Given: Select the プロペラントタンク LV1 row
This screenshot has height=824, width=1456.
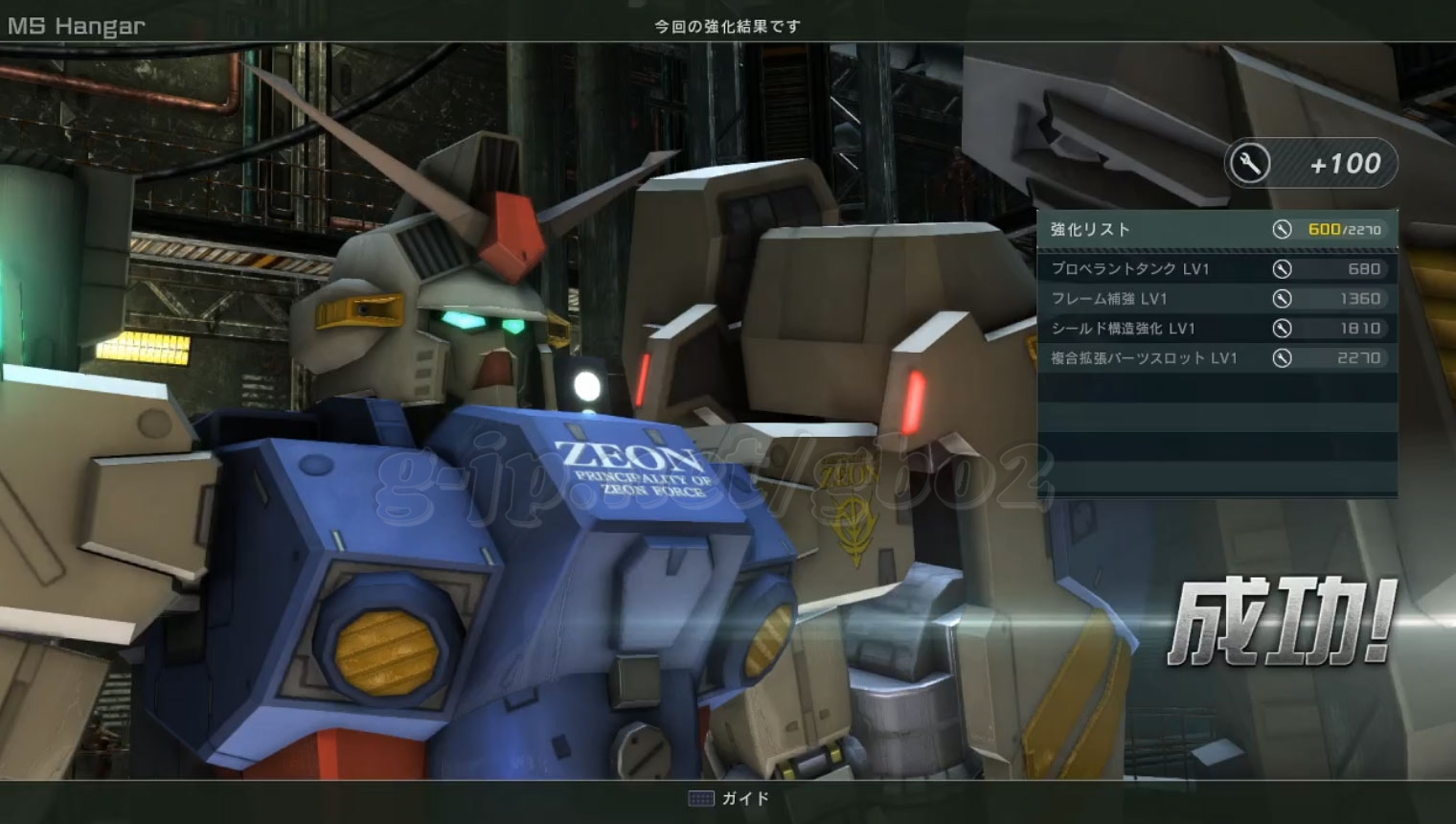Looking at the screenshot, I should 1217,269.
